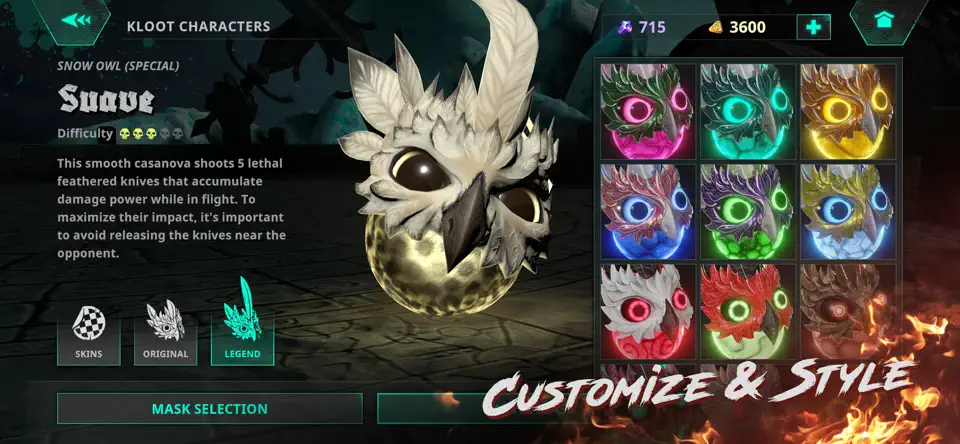Pick the green-eyed red feather mask
The width and height of the screenshot is (960, 444).
click(x=746, y=310)
